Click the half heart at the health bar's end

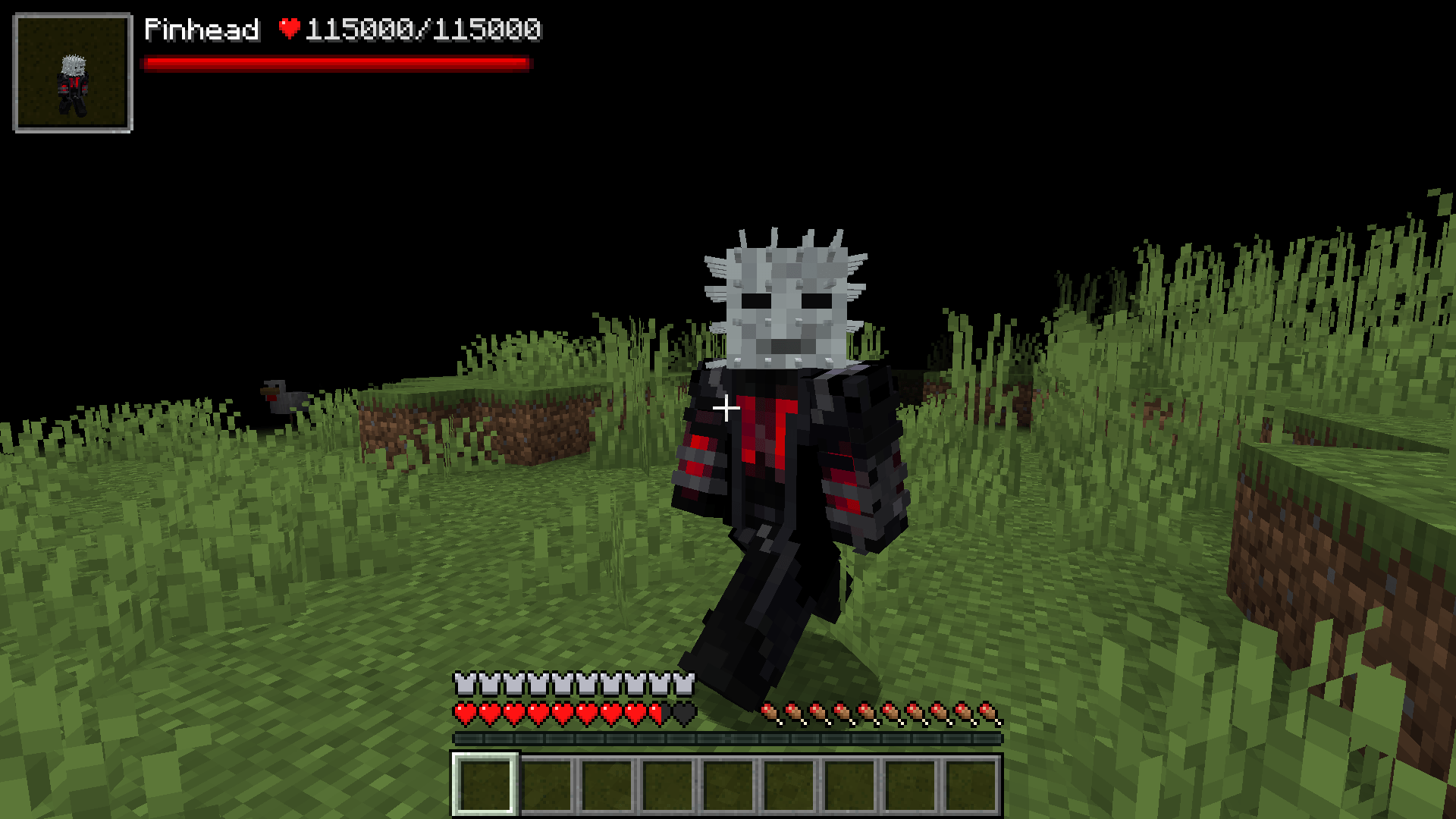click(658, 714)
